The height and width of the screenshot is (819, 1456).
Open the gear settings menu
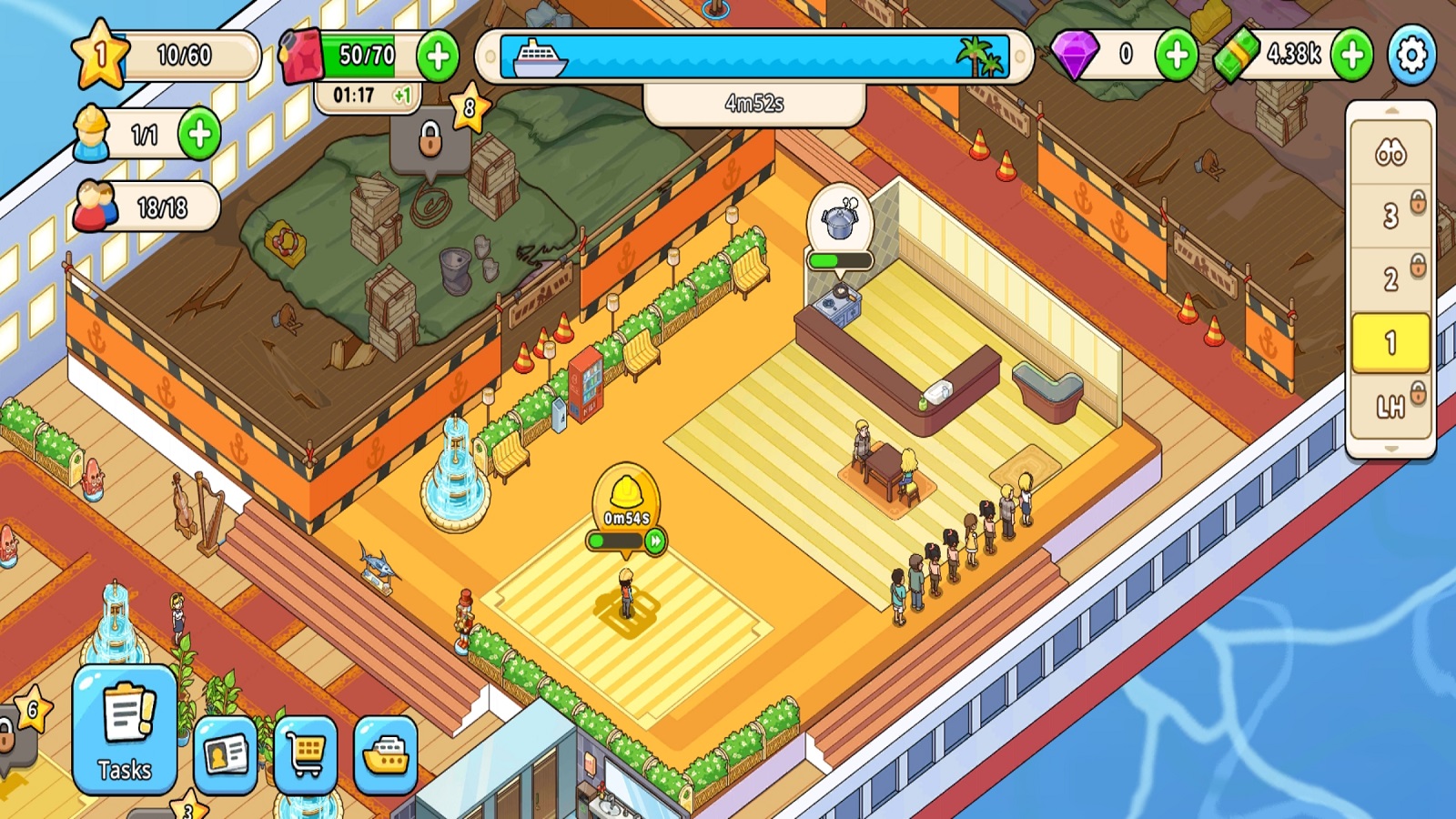pos(1411,56)
